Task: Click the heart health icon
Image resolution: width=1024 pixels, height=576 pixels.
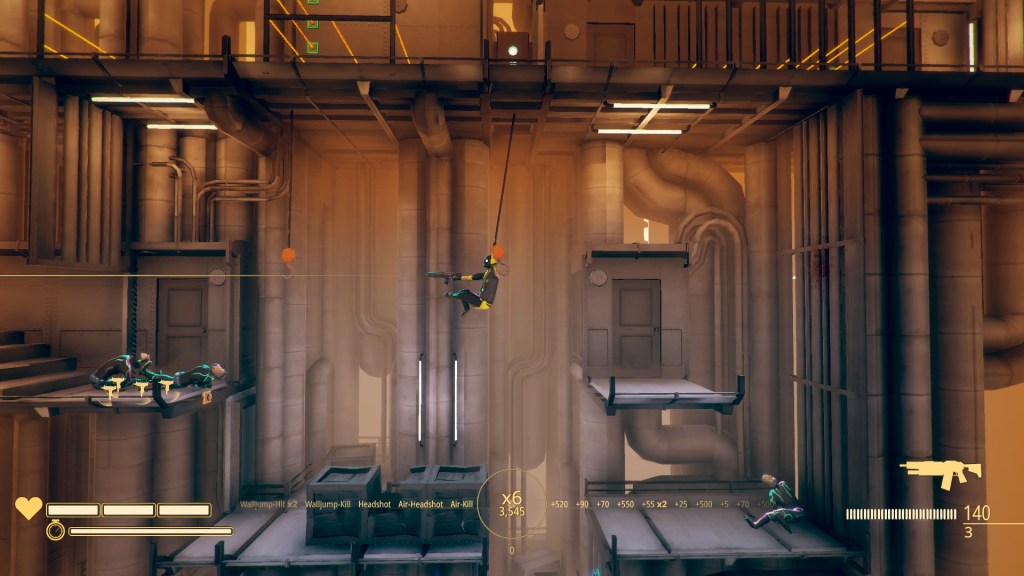Action: coord(28,508)
